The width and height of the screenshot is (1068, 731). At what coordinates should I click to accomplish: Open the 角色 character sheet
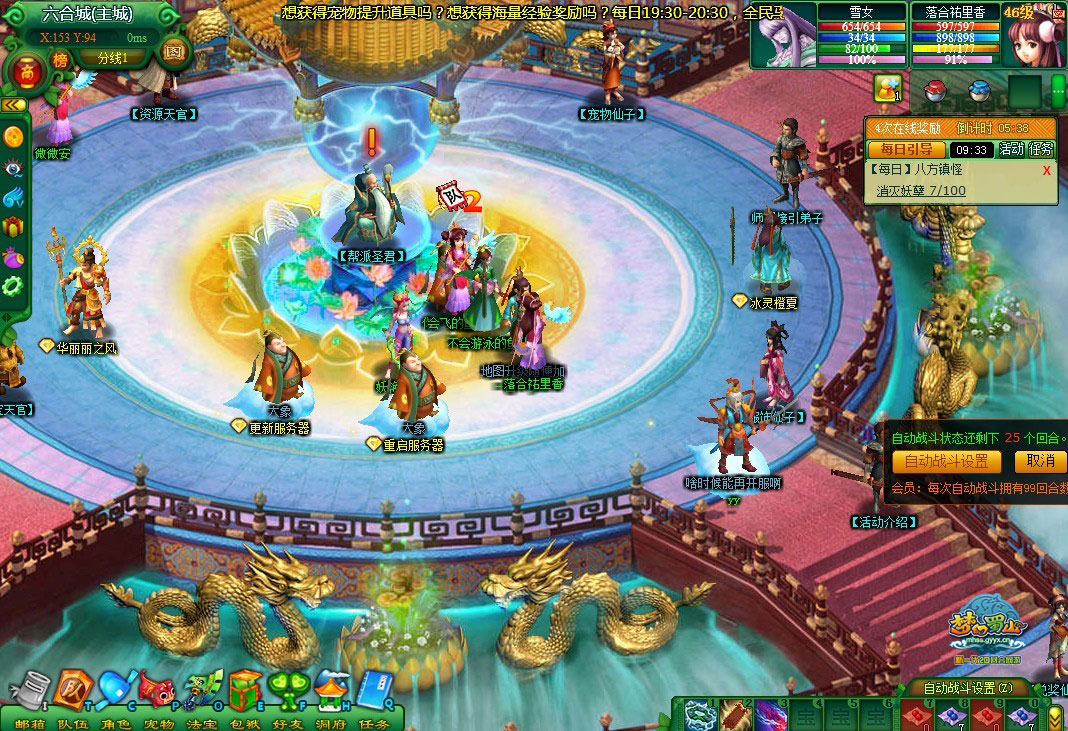coord(116,690)
